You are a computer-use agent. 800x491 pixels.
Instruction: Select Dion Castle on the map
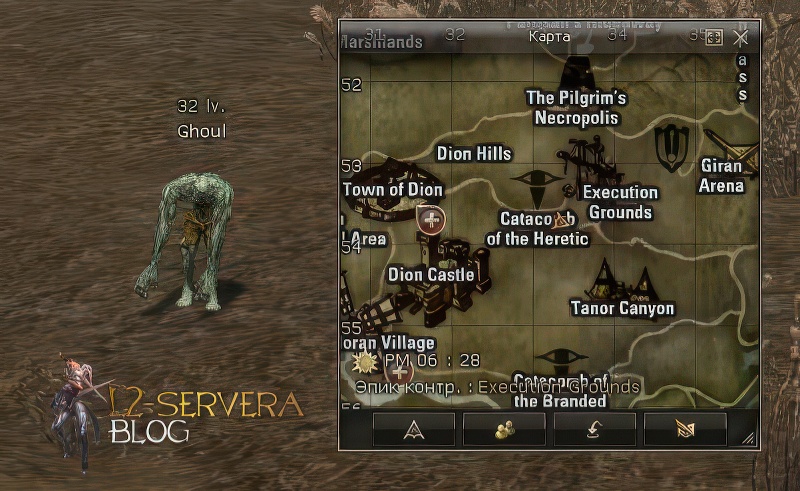pyautogui.click(x=431, y=274)
